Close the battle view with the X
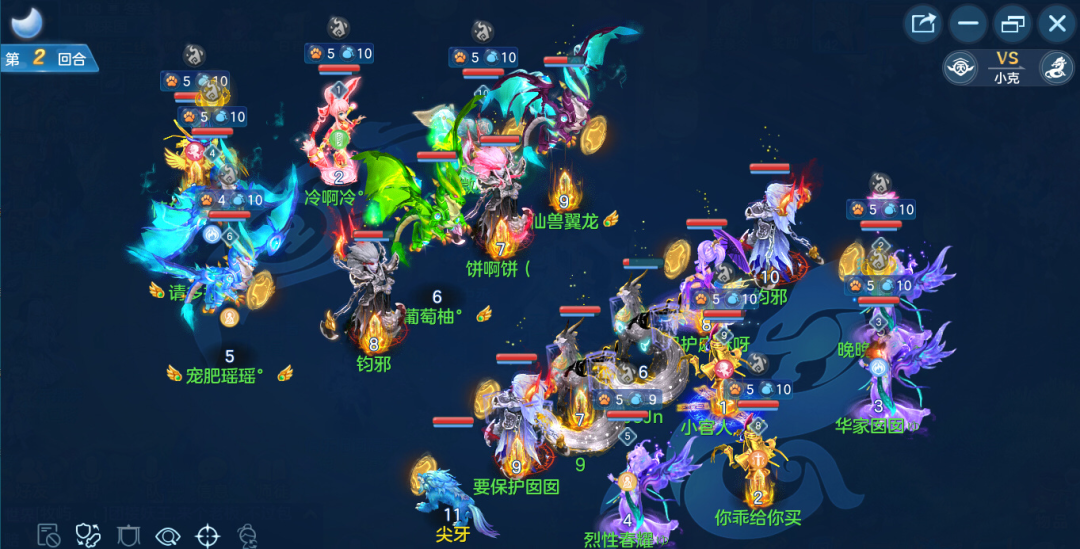 coord(1056,23)
